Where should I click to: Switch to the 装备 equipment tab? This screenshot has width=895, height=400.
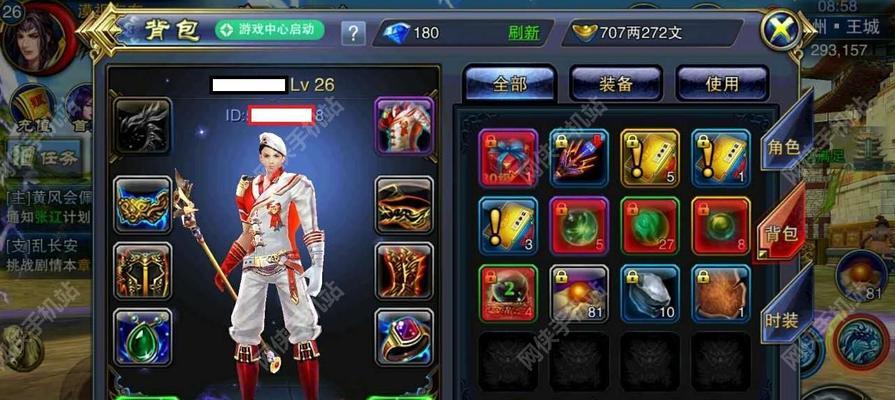coord(616,84)
